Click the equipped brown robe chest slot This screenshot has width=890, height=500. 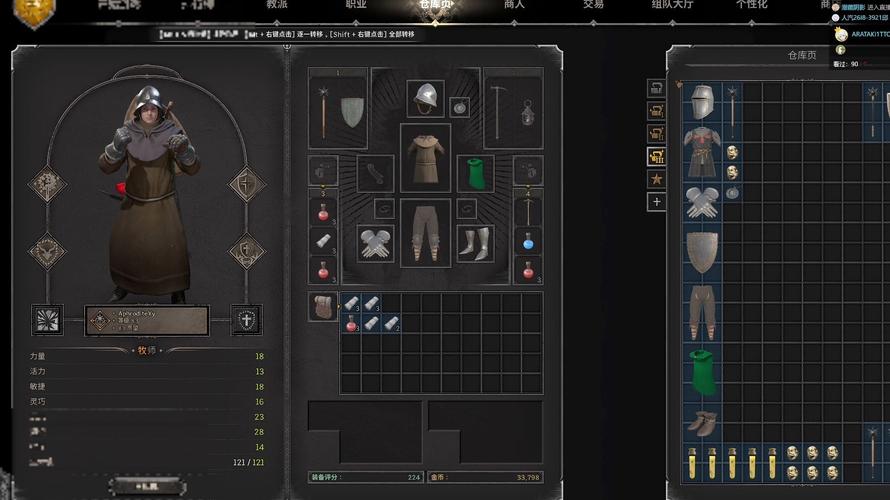coord(426,157)
